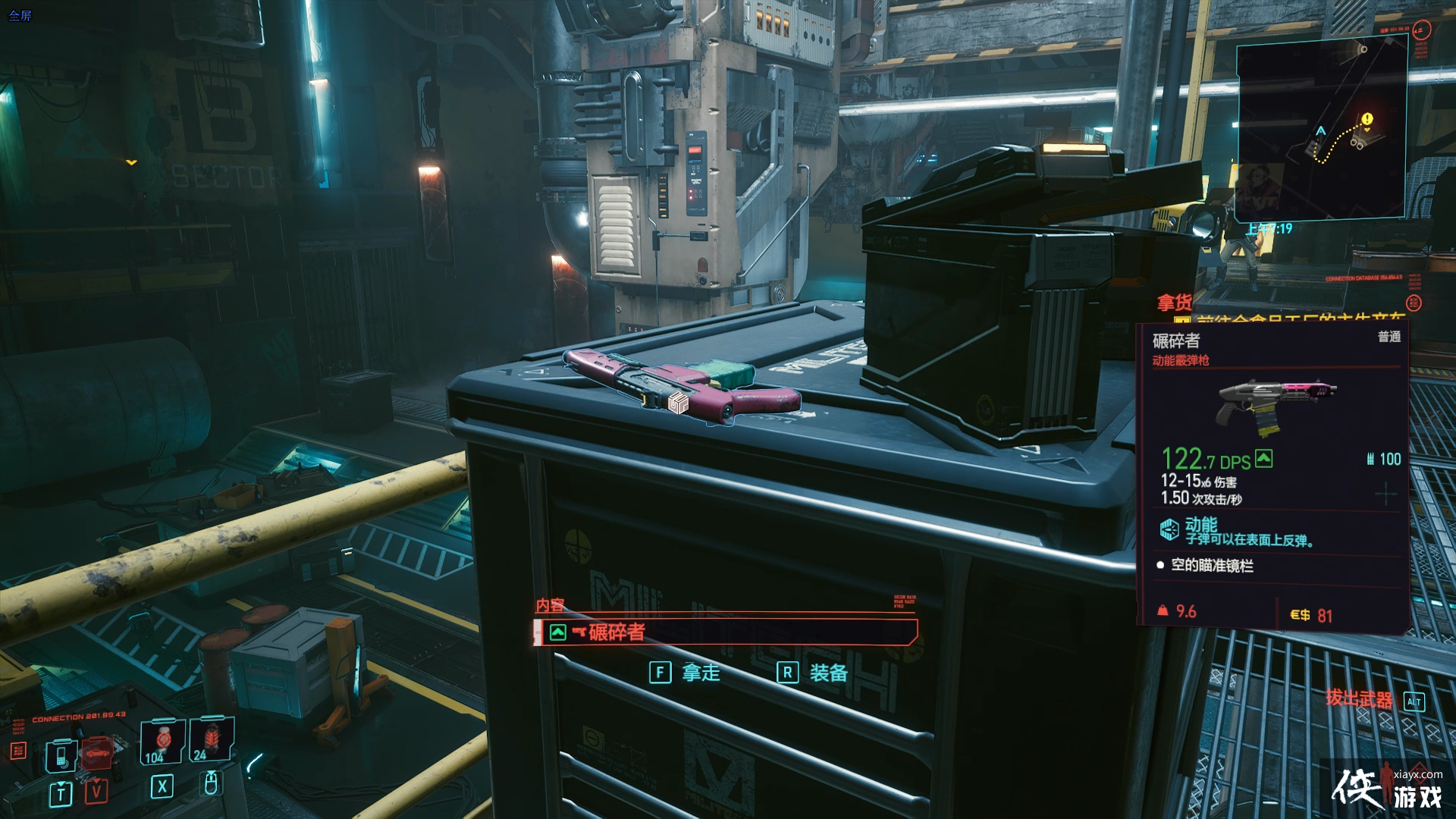Click the 全屏 fullscreen link

[20, 15]
